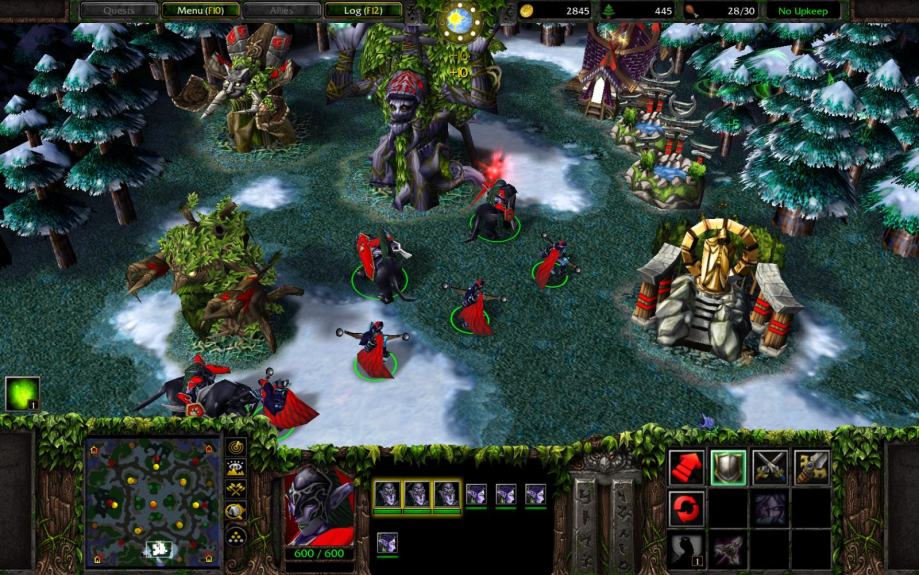The width and height of the screenshot is (919, 575).
Task: Activate the Patrol command (red circular arrows)
Action: (686, 508)
